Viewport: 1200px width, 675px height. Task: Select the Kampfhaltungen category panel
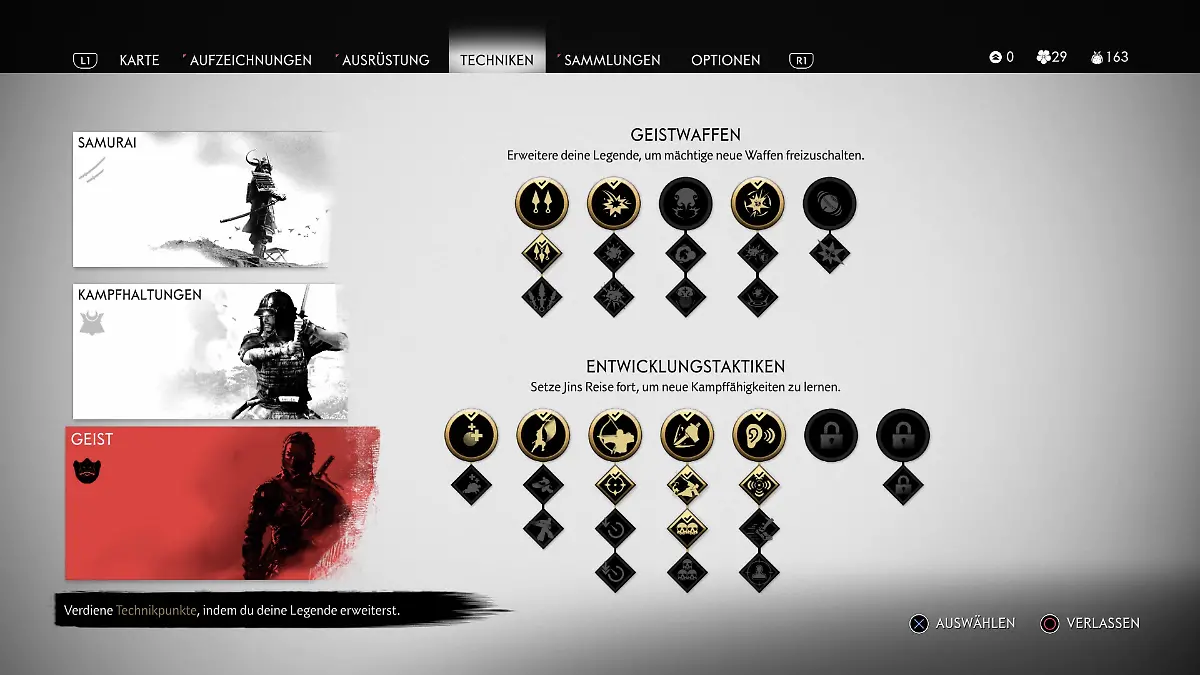coord(210,351)
